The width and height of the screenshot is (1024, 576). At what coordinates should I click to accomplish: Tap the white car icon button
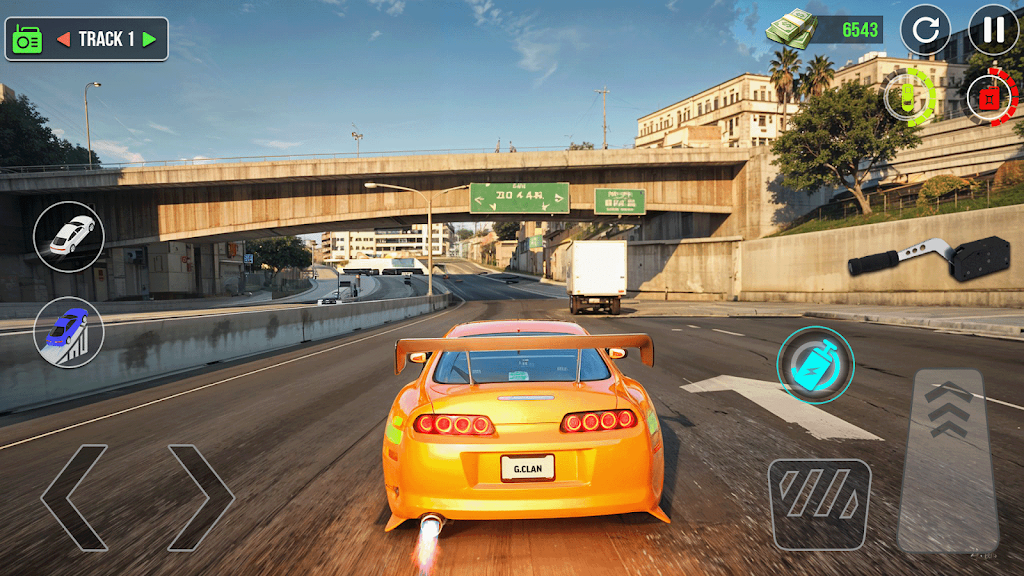[69, 236]
